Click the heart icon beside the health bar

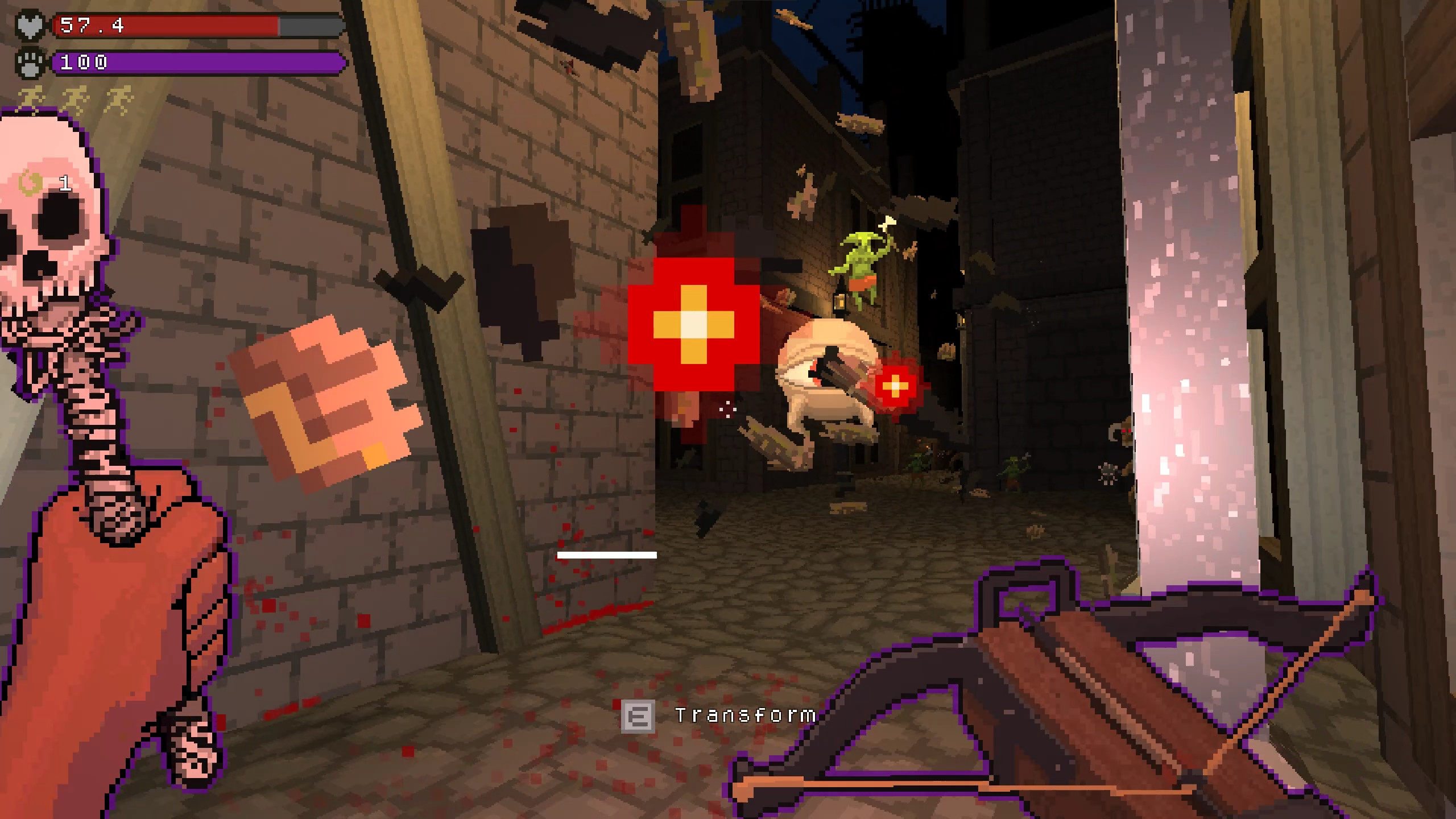(x=30, y=26)
